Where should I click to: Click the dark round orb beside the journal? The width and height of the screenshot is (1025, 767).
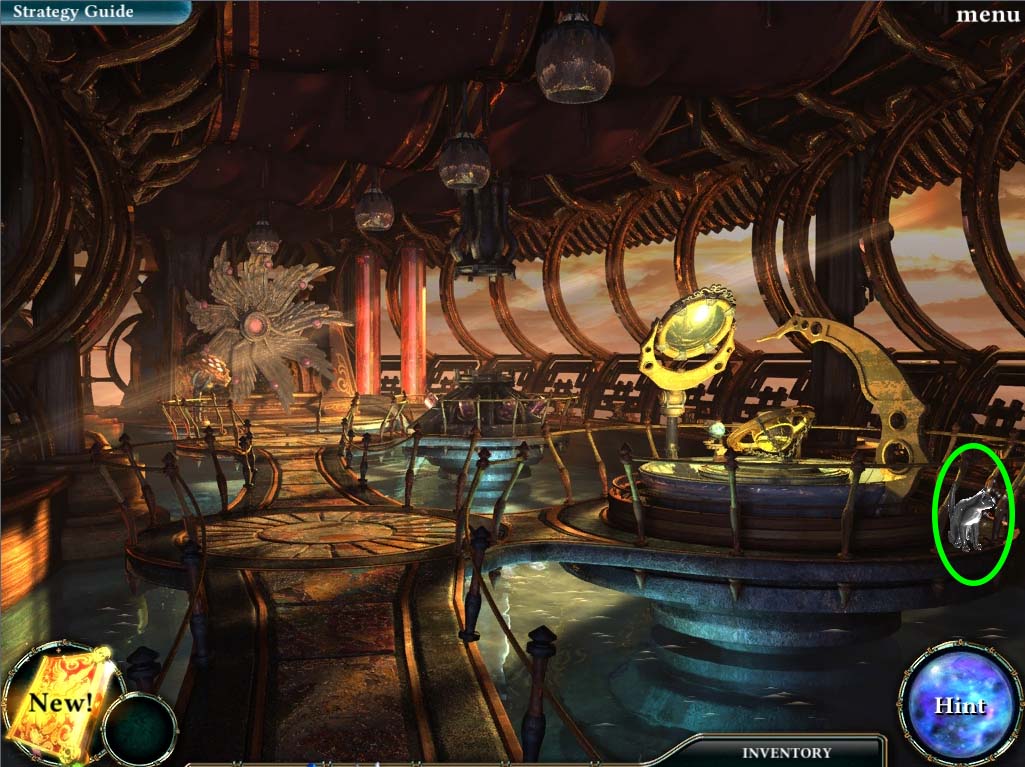coord(140,729)
